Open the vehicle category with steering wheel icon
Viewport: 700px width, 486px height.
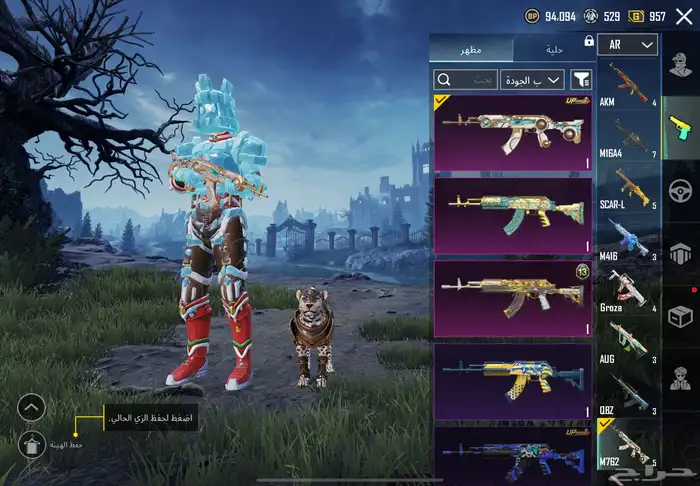click(680, 189)
